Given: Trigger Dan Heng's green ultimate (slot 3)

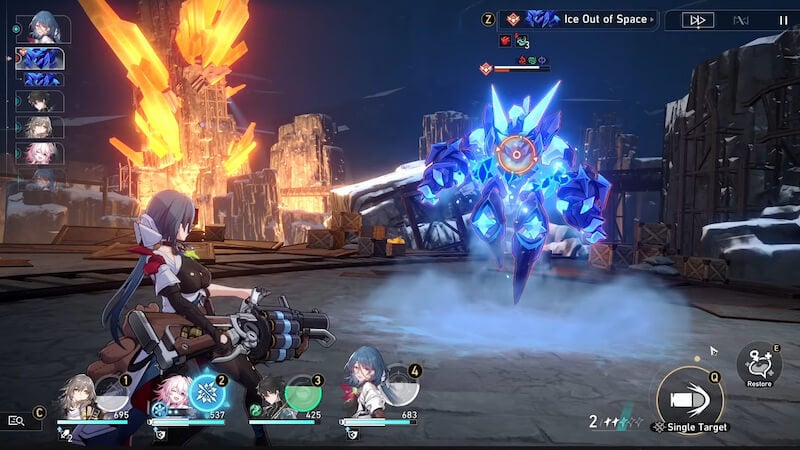Looking at the screenshot, I should 302,391.
